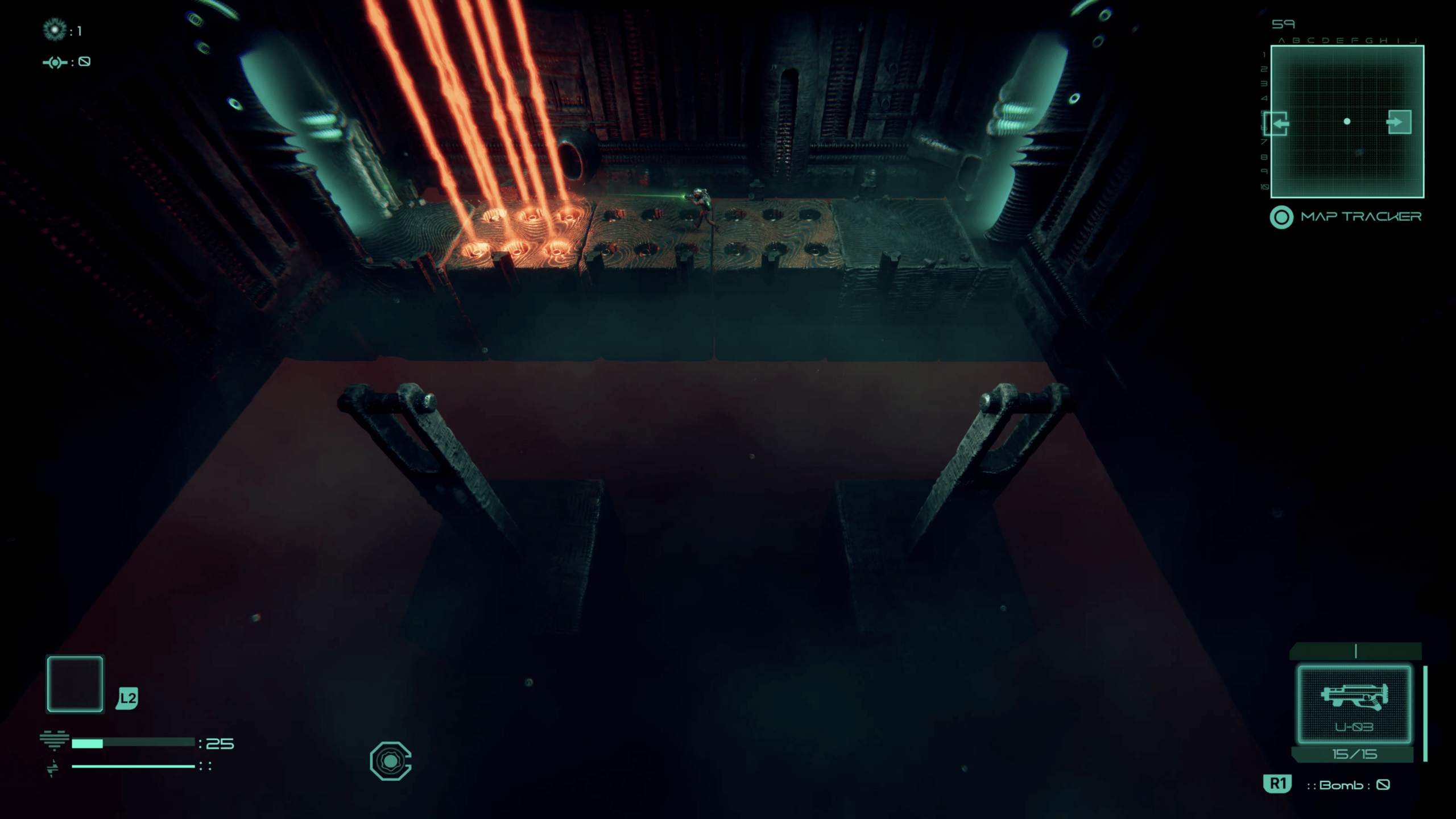Click the left exit marker on the minimap

point(1276,123)
